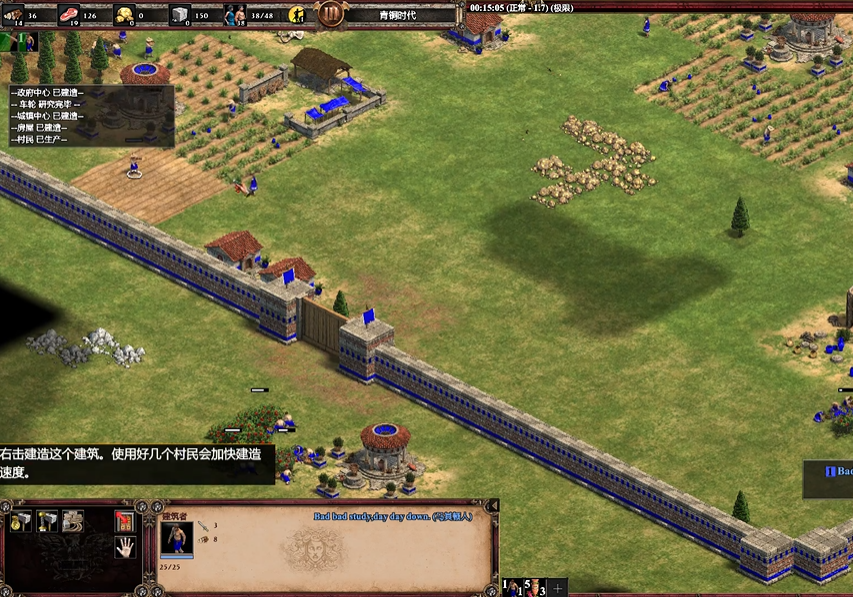853x597 pixels.
Task: Activate the stop command hand icon
Action: 124,546
